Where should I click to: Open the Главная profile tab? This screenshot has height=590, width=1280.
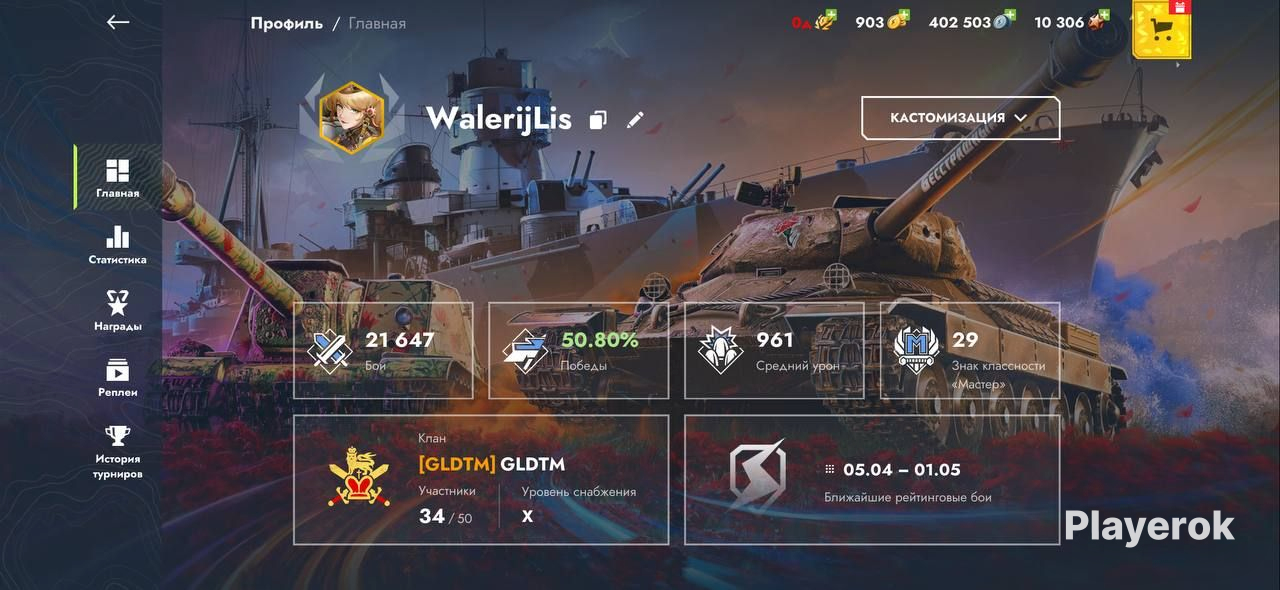pyautogui.click(x=118, y=178)
